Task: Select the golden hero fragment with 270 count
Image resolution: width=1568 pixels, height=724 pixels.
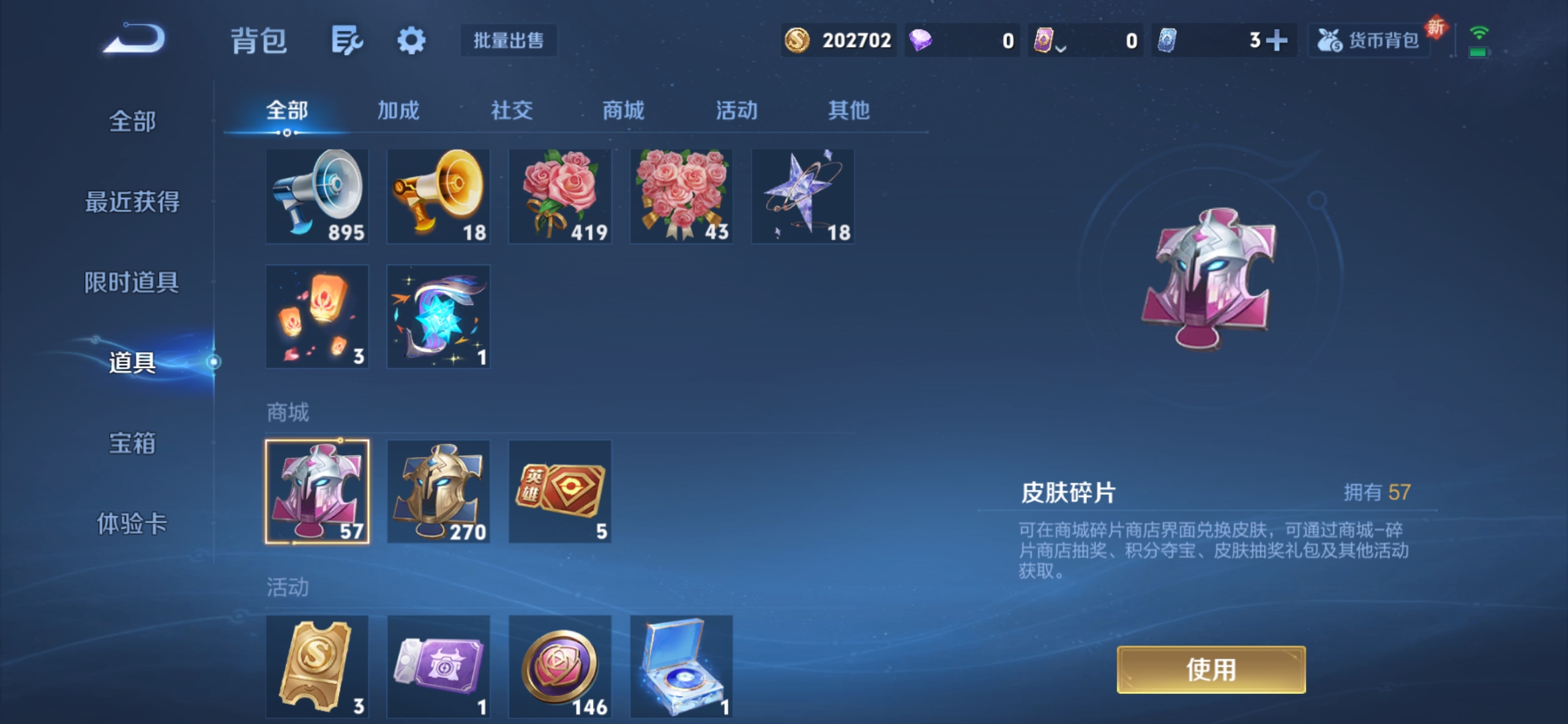Action: click(x=438, y=491)
